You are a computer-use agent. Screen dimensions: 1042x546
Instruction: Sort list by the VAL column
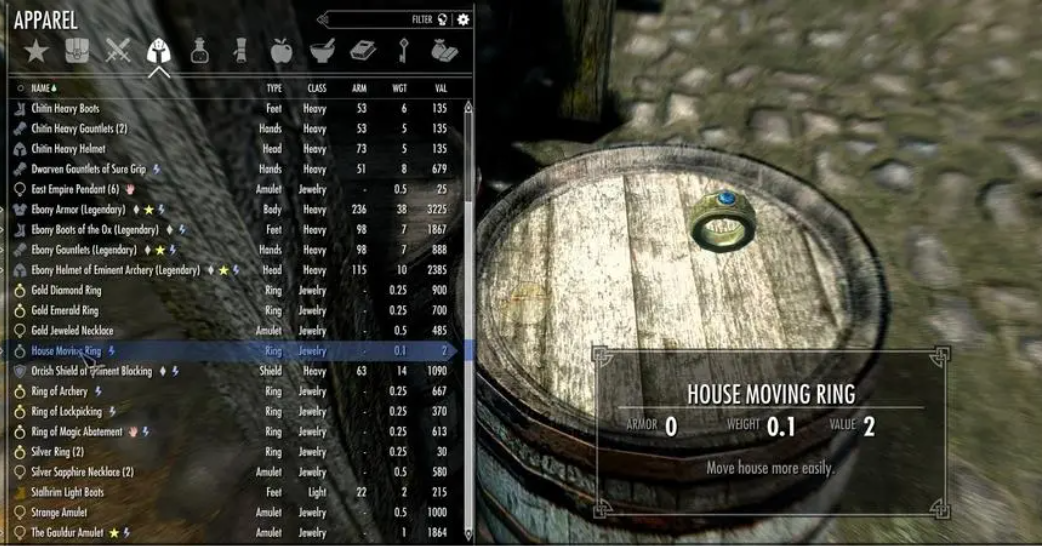[440, 88]
